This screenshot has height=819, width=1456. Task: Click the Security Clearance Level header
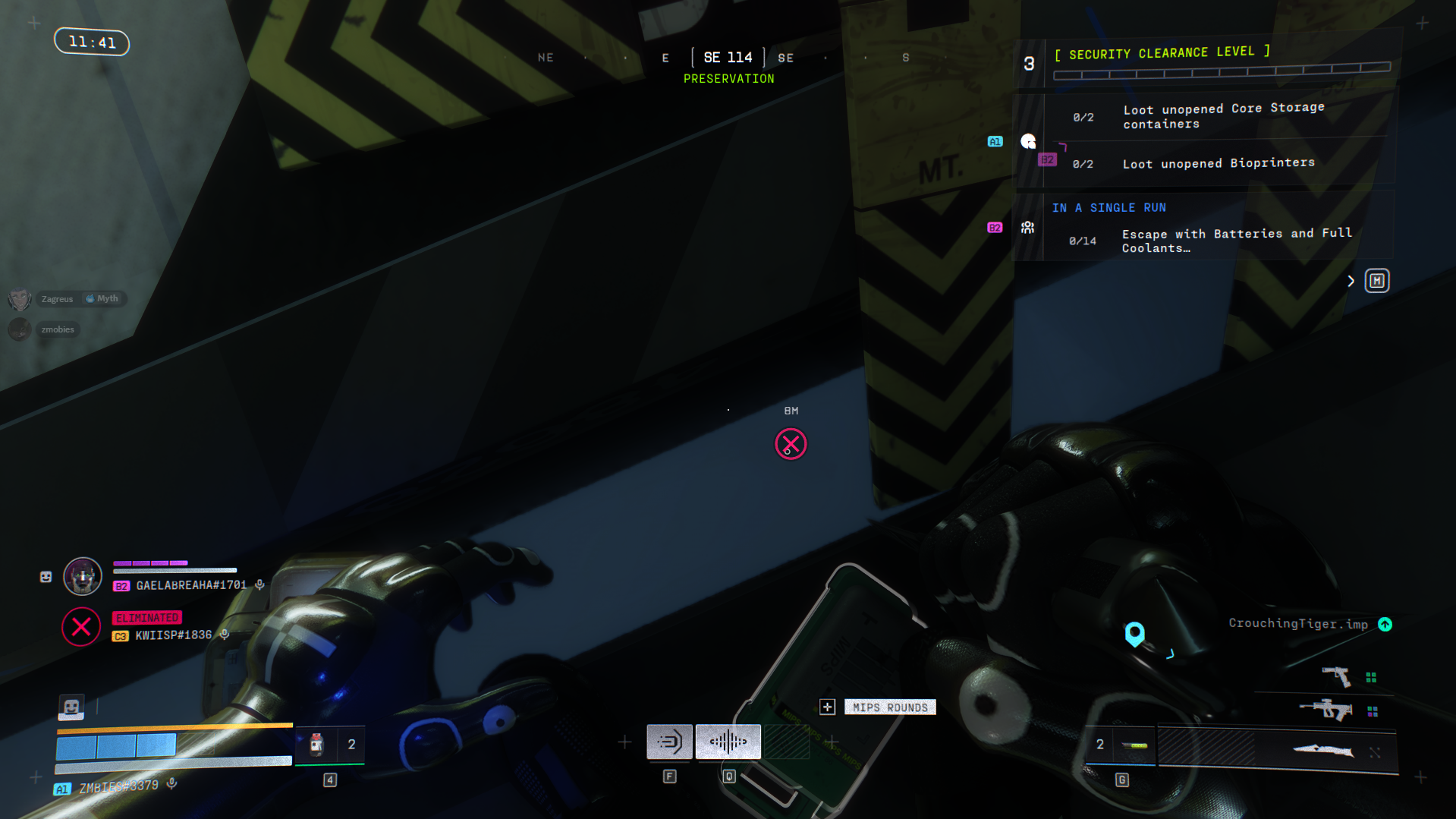pos(1162,53)
